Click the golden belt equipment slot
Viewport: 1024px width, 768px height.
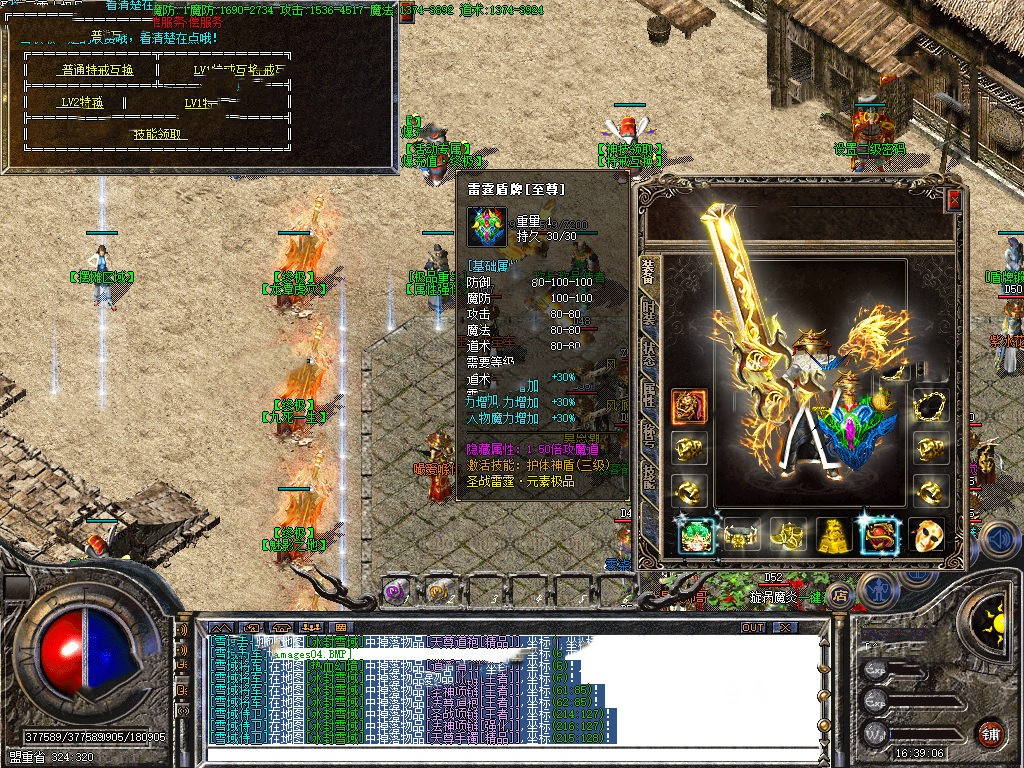pos(742,537)
